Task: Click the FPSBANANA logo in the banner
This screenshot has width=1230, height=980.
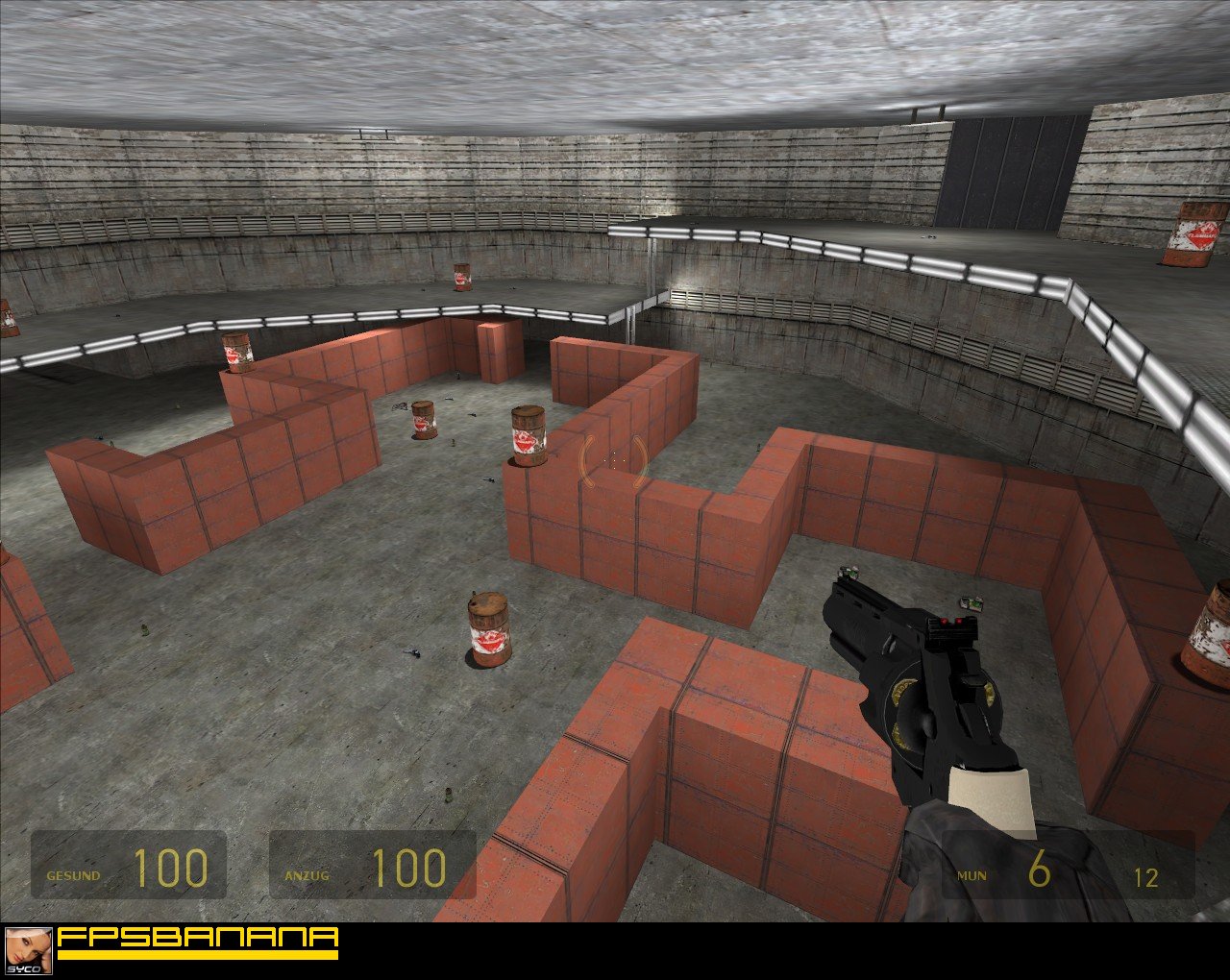Action: point(197,942)
